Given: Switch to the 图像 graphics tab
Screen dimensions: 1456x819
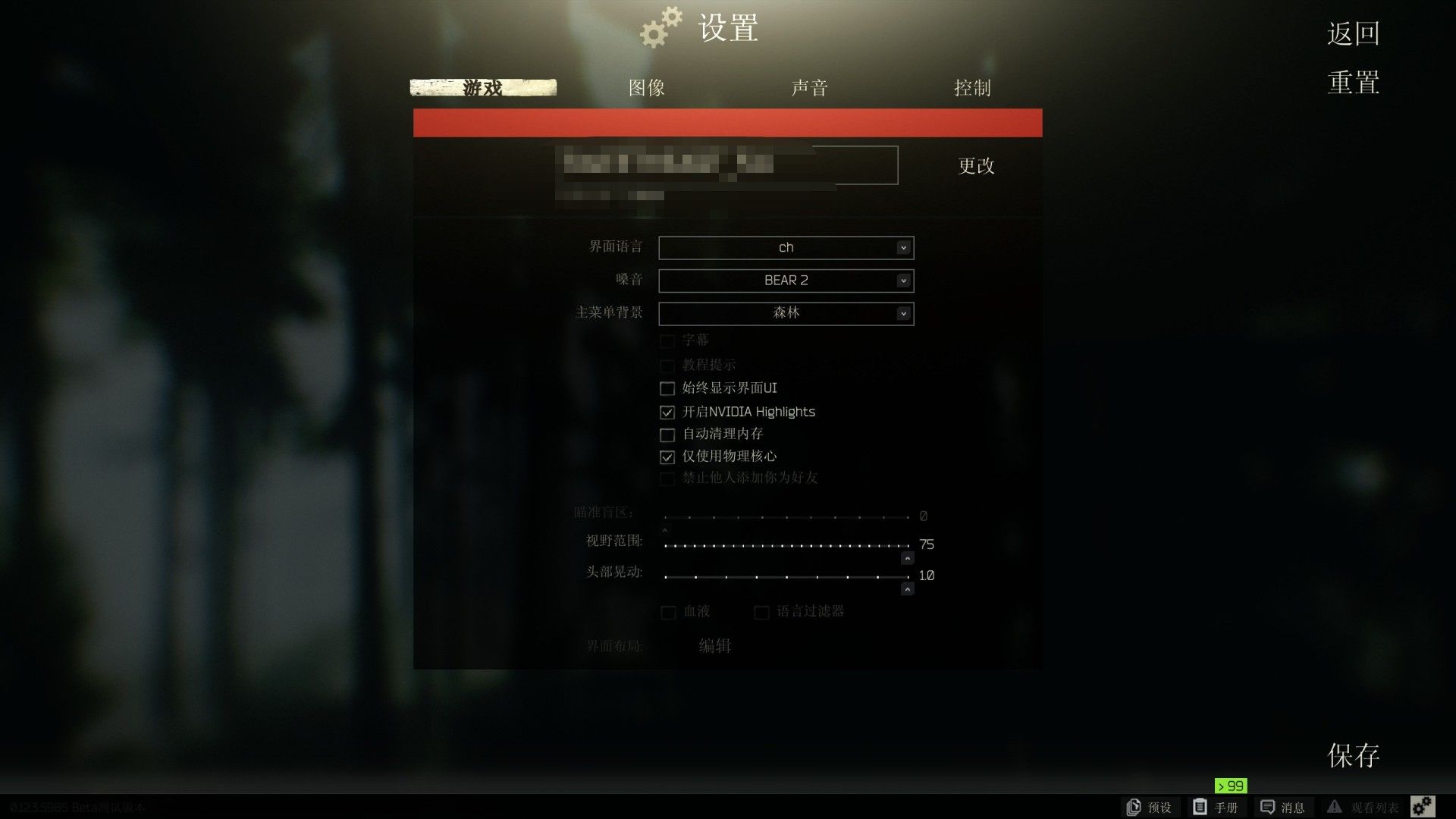Looking at the screenshot, I should [x=647, y=88].
